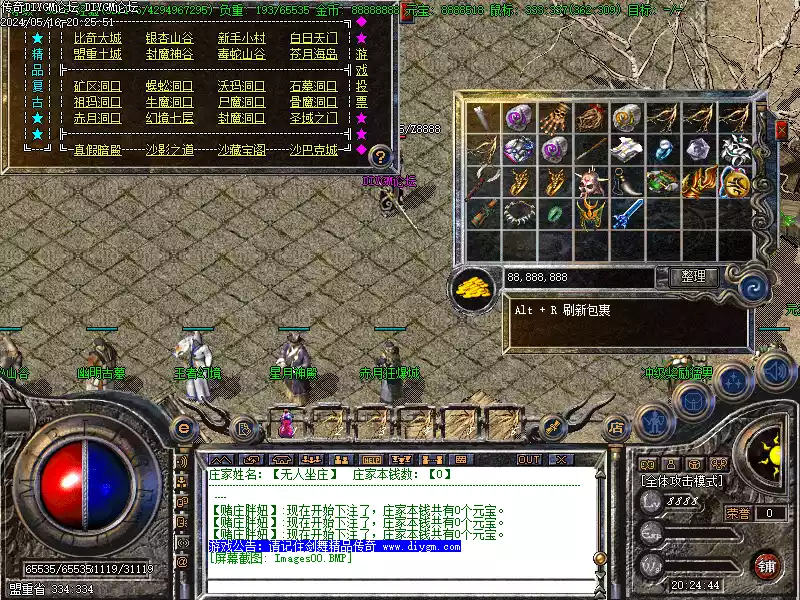Screen dimensions: 800x600
Task: Travel to 沙巴克城
Action: tap(313, 150)
